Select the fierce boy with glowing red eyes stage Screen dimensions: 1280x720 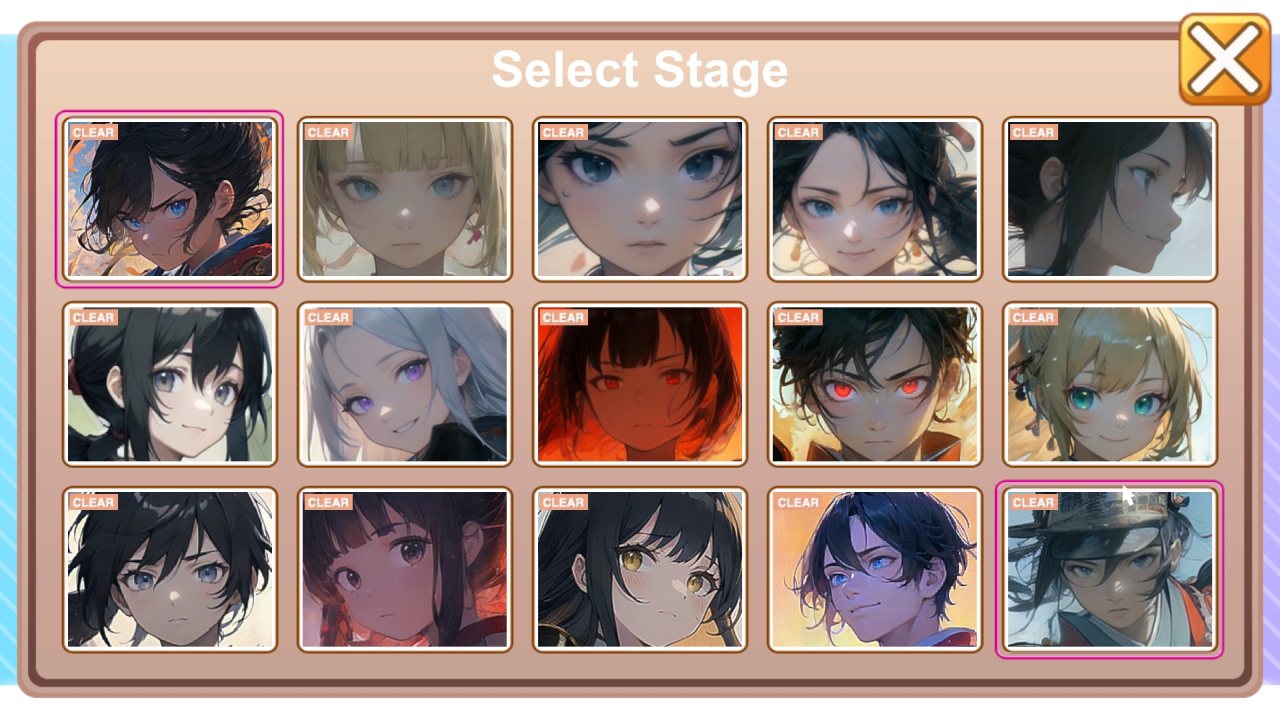(x=873, y=383)
